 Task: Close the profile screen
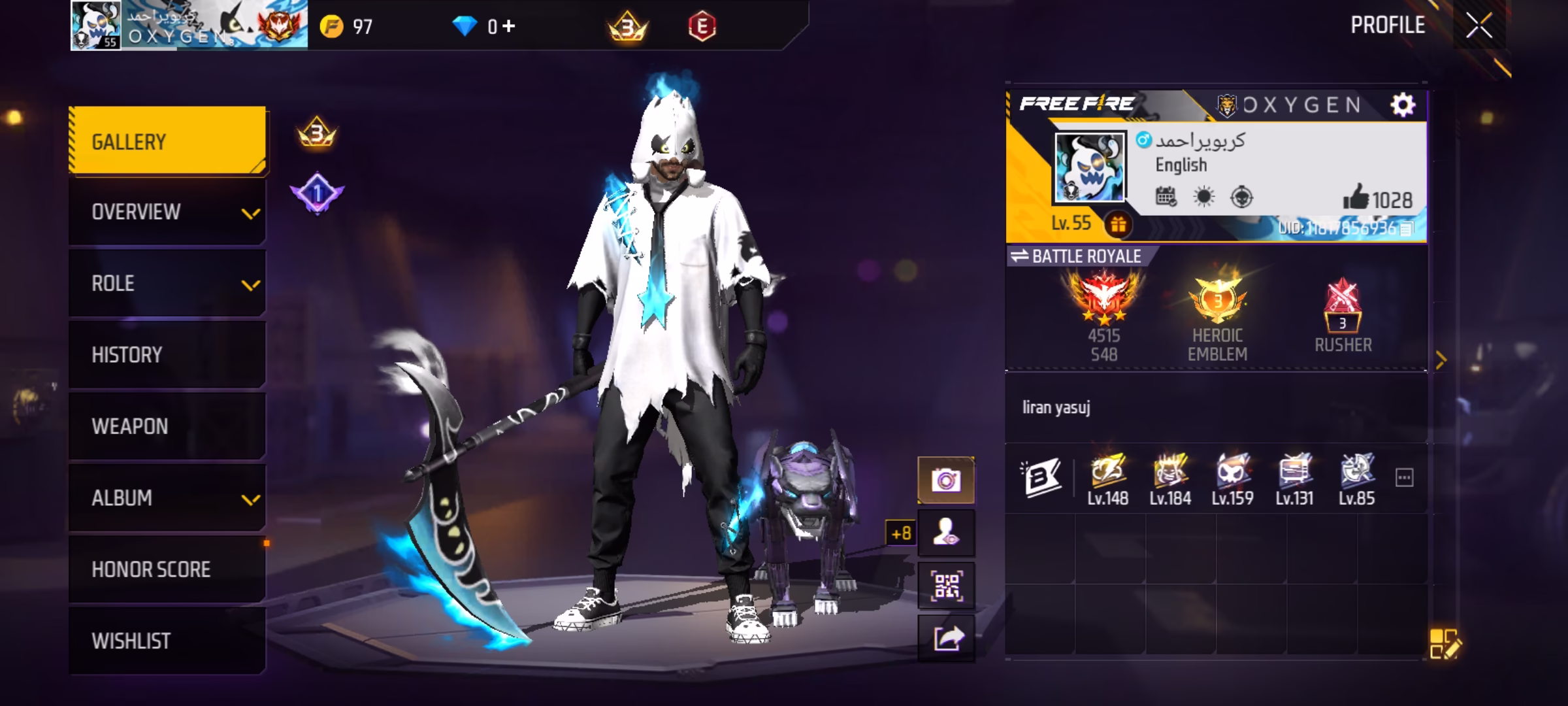point(1478,26)
